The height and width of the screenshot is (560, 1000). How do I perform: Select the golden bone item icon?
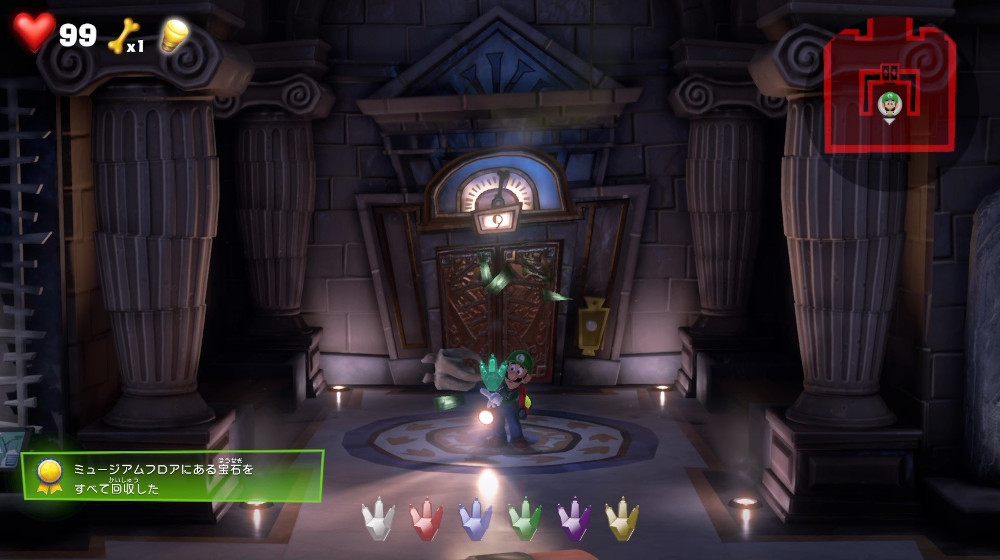click(121, 36)
